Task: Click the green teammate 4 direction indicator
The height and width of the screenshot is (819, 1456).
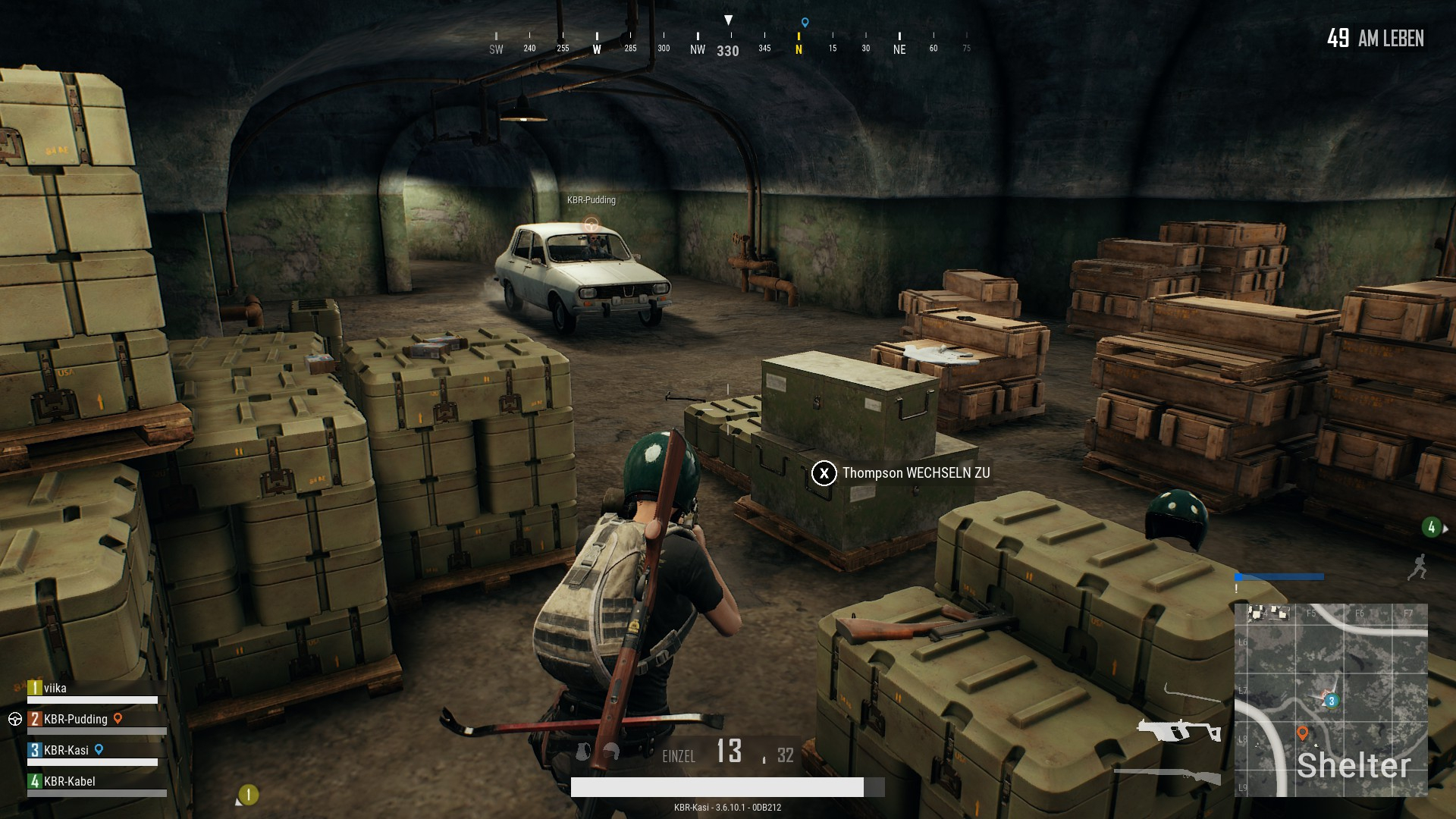Action: tap(1432, 527)
